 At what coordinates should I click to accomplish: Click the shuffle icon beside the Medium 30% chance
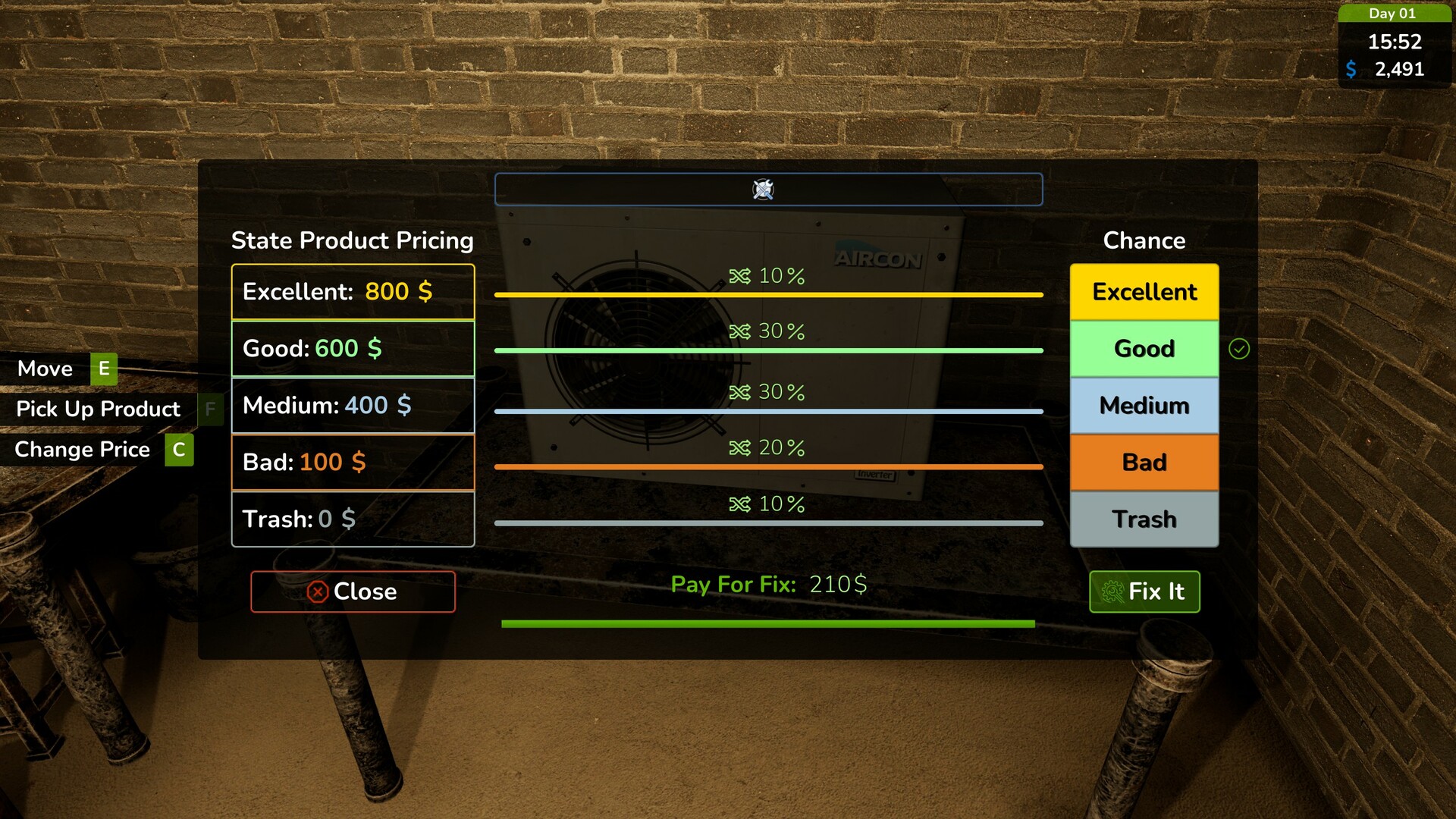pyautogui.click(x=741, y=392)
